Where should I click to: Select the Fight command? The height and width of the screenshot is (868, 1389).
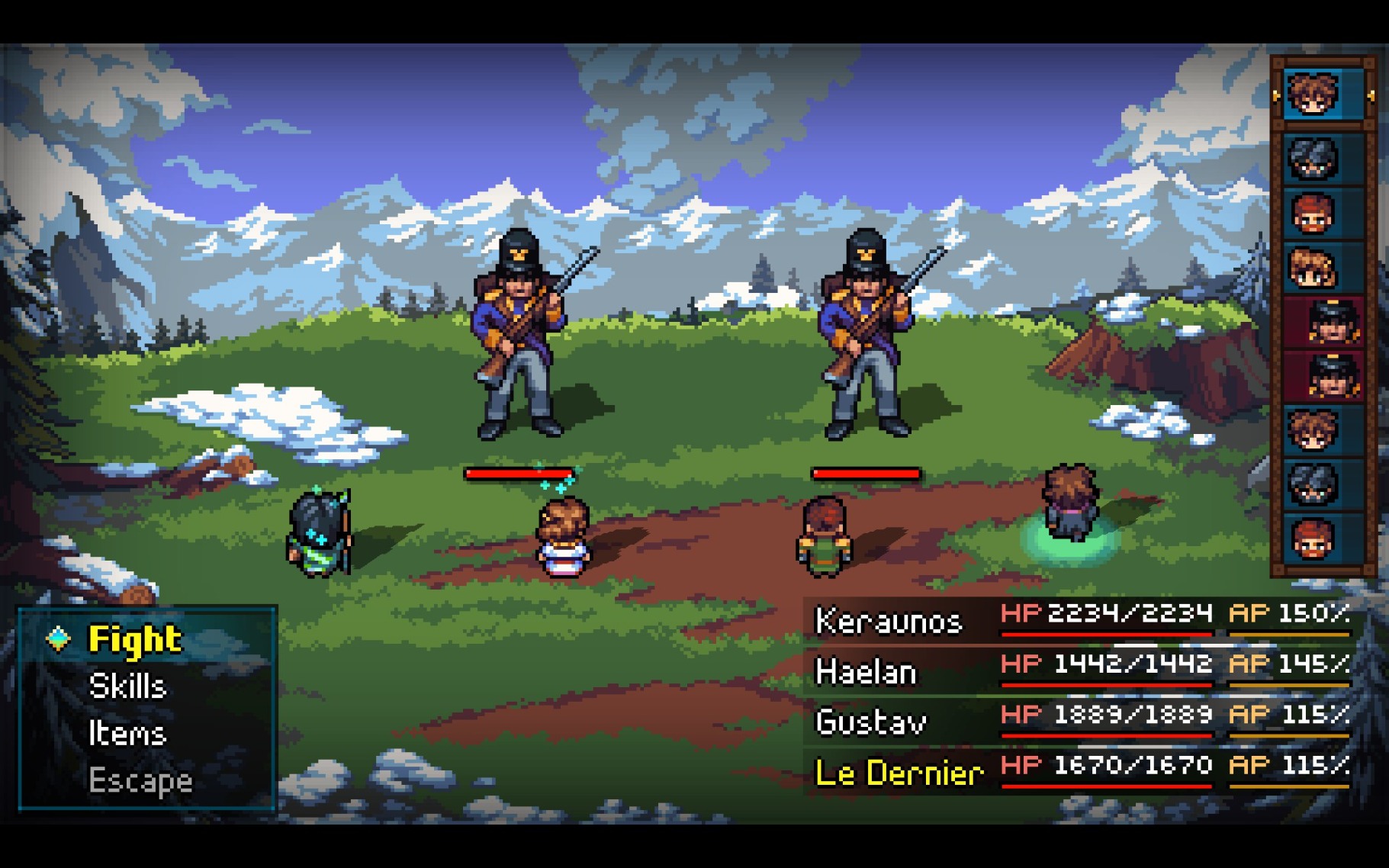tap(135, 639)
